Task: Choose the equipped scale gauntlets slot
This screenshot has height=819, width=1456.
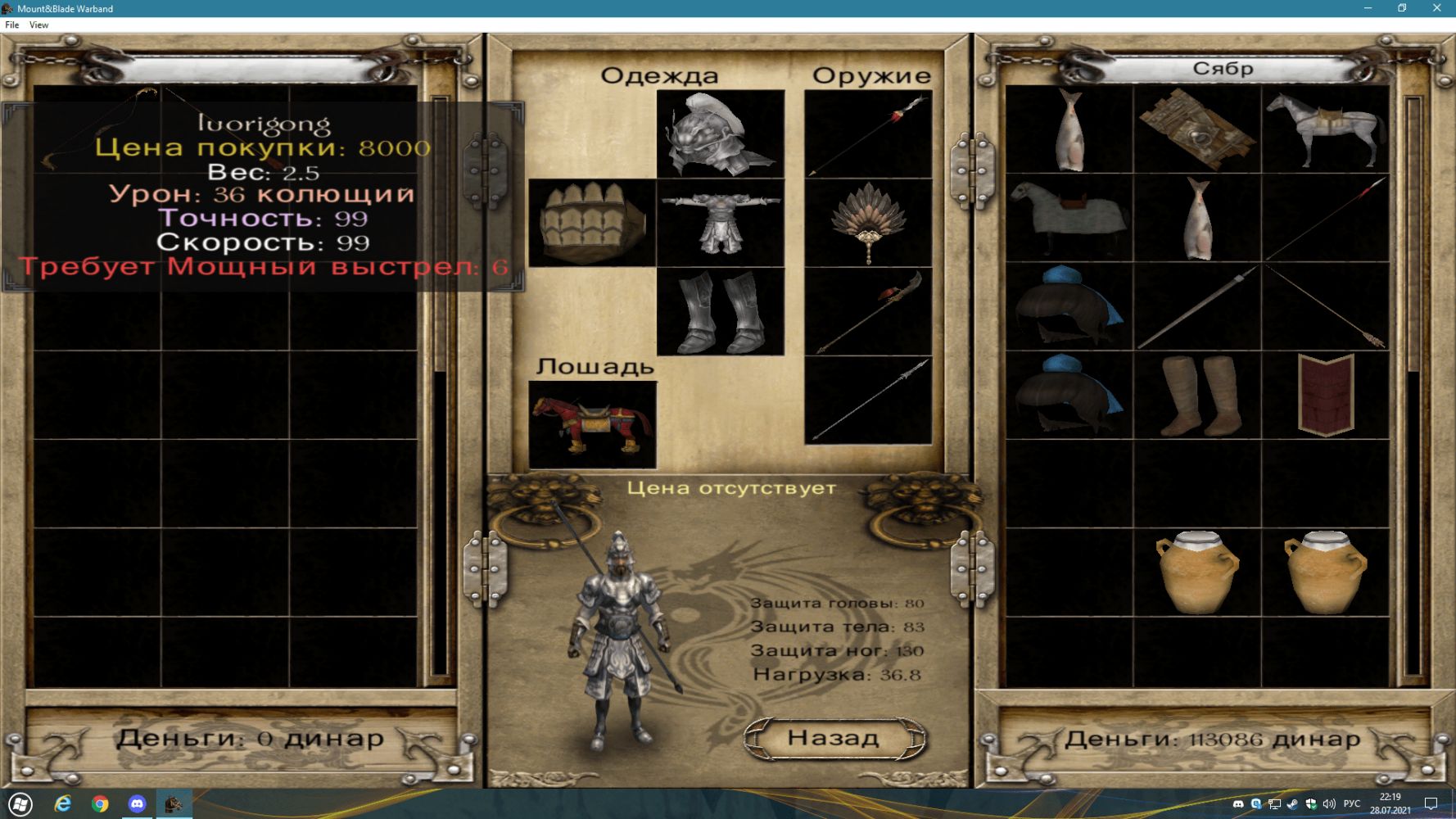Action: pyautogui.click(x=591, y=223)
